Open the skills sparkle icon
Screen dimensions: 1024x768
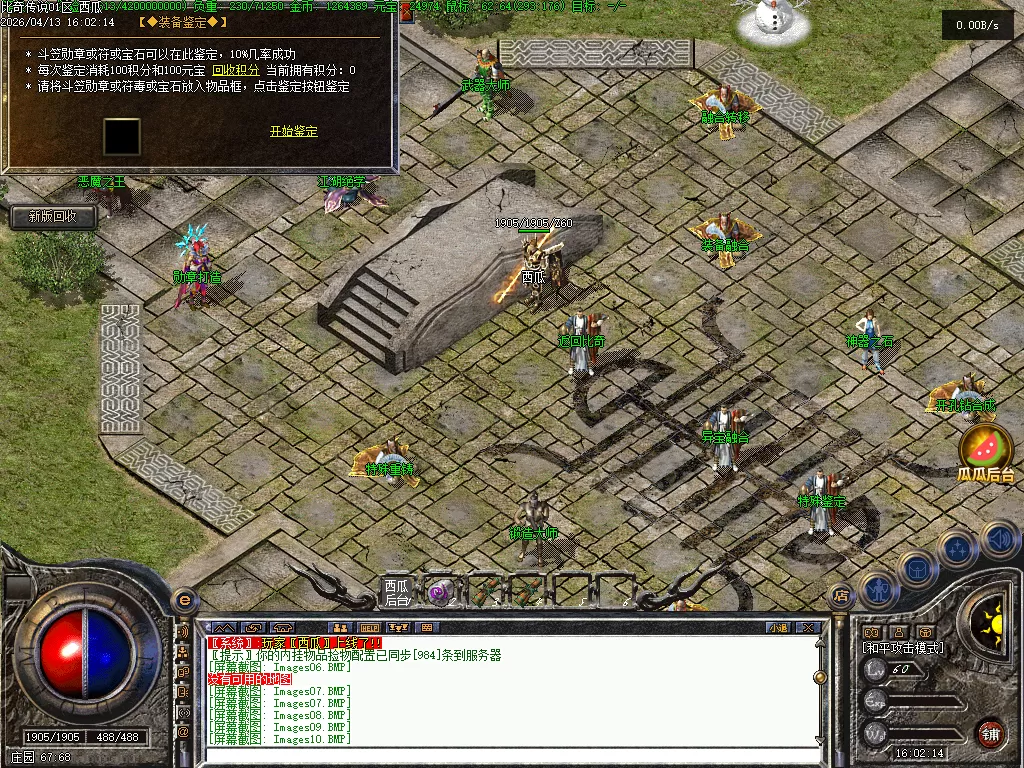[957, 549]
